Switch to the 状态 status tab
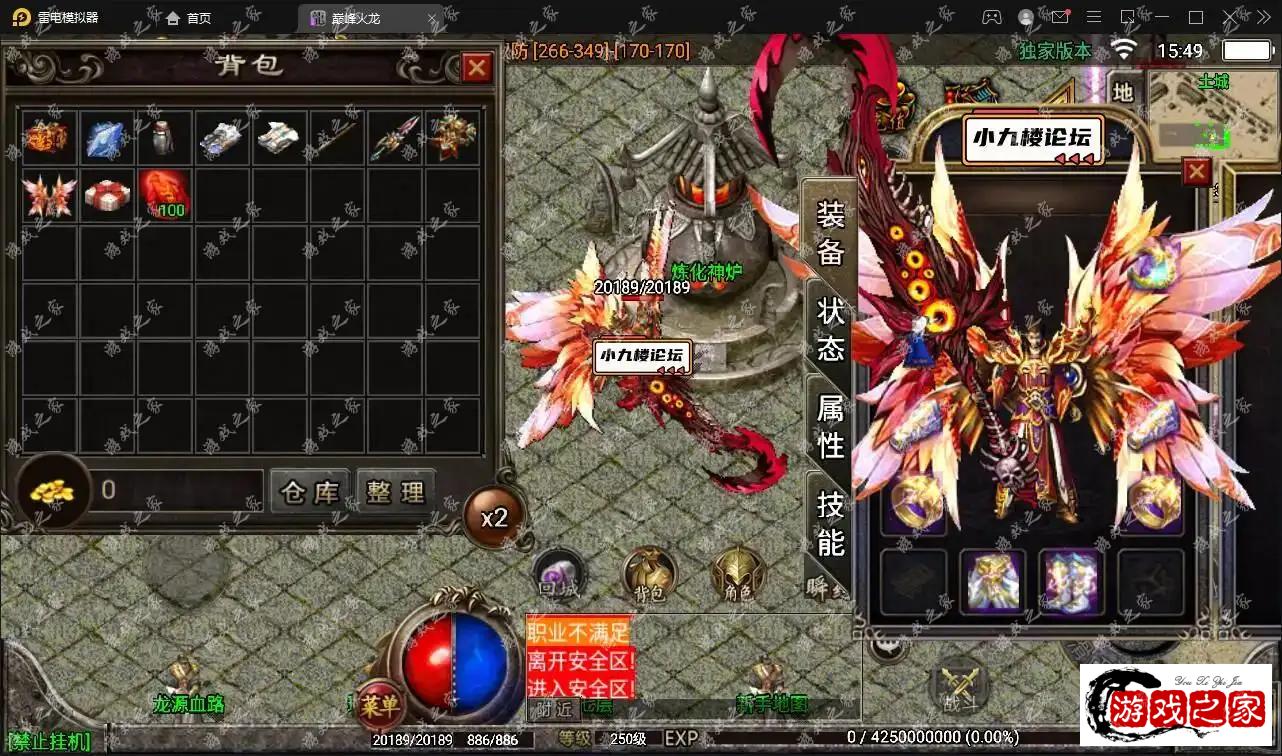Viewport: 1282px width, 756px height. click(831, 329)
